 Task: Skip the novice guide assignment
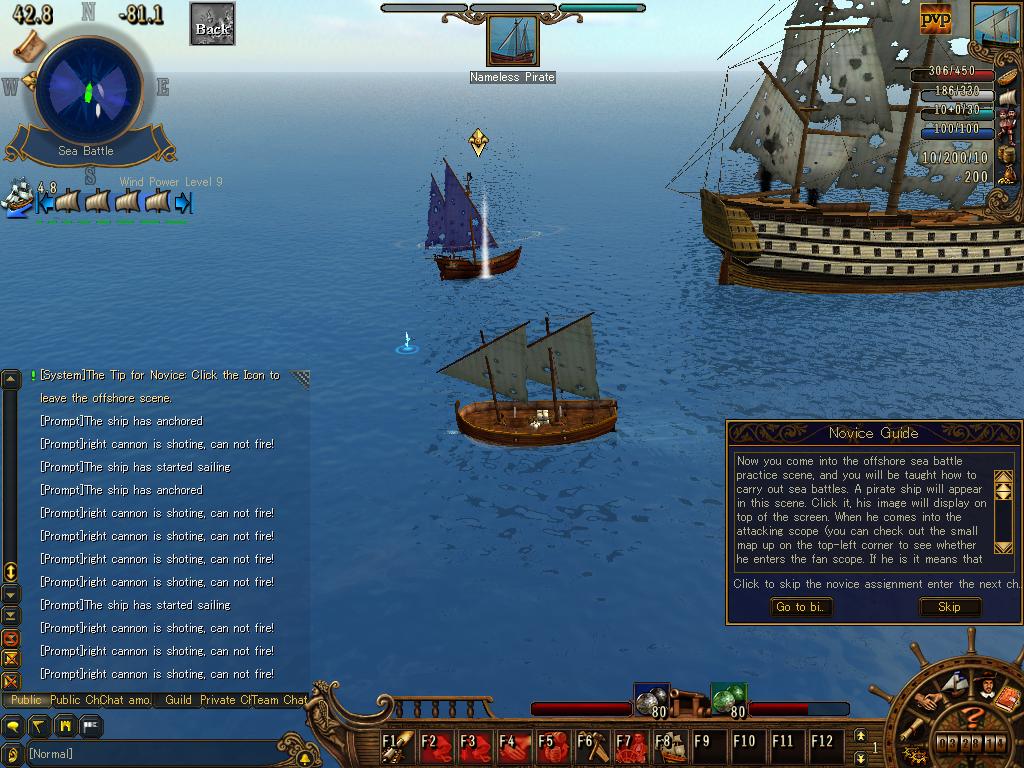(949, 607)
